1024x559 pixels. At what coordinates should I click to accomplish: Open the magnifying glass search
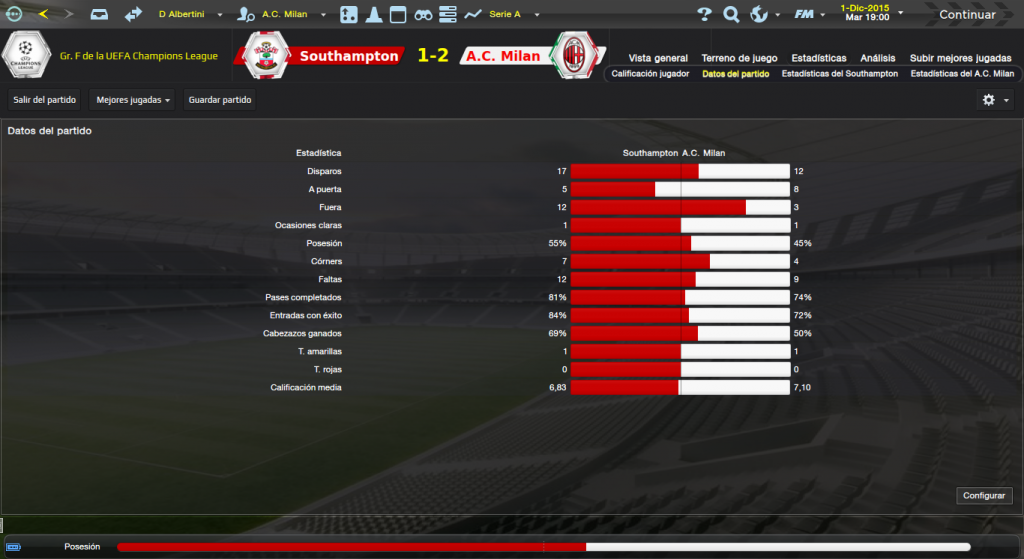point(731,15)
